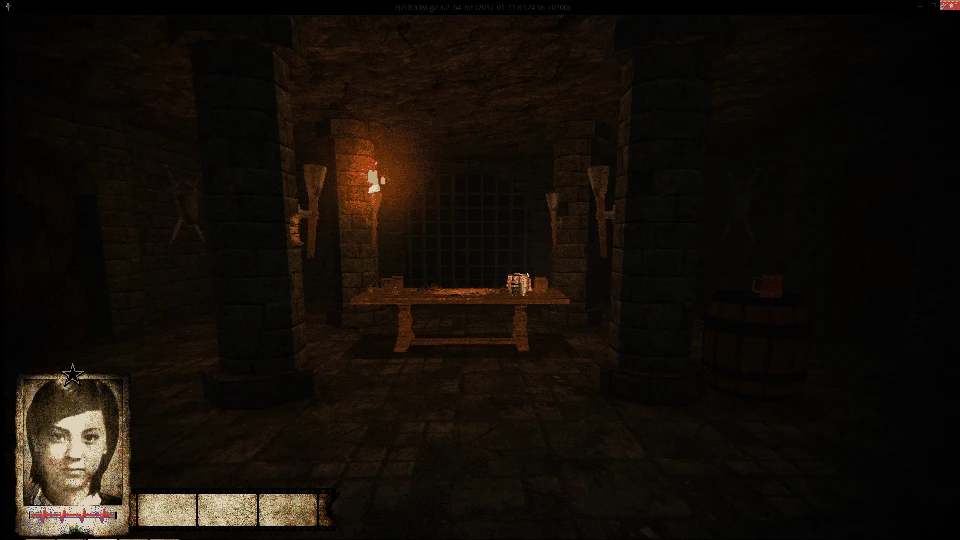This screenshot has width=960, height=540.
Task: Close the game window
Action: 950,6
